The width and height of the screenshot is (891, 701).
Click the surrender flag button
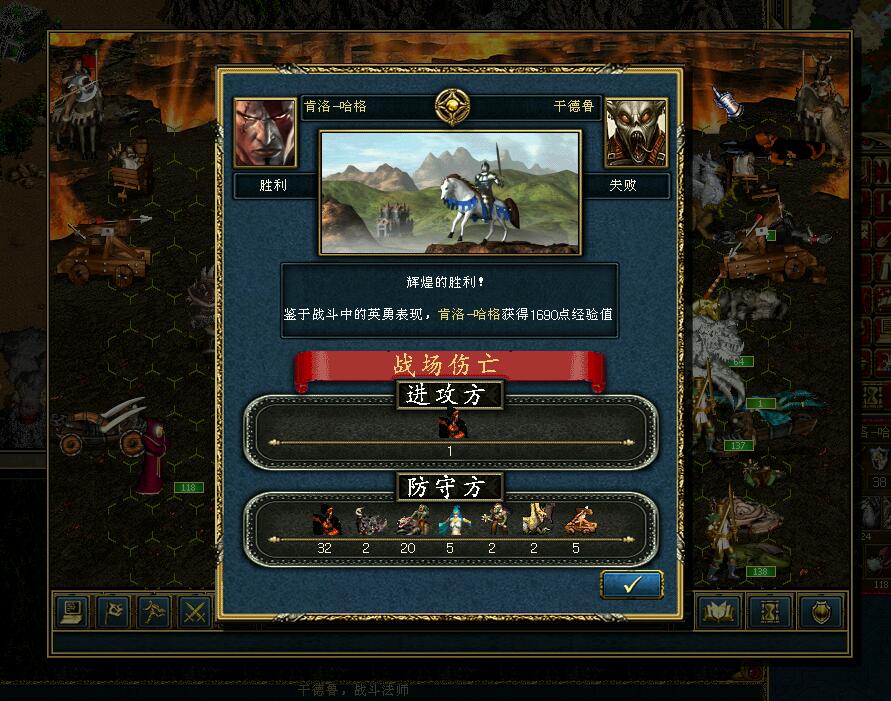pyautogui.click(x=112, y=611)
